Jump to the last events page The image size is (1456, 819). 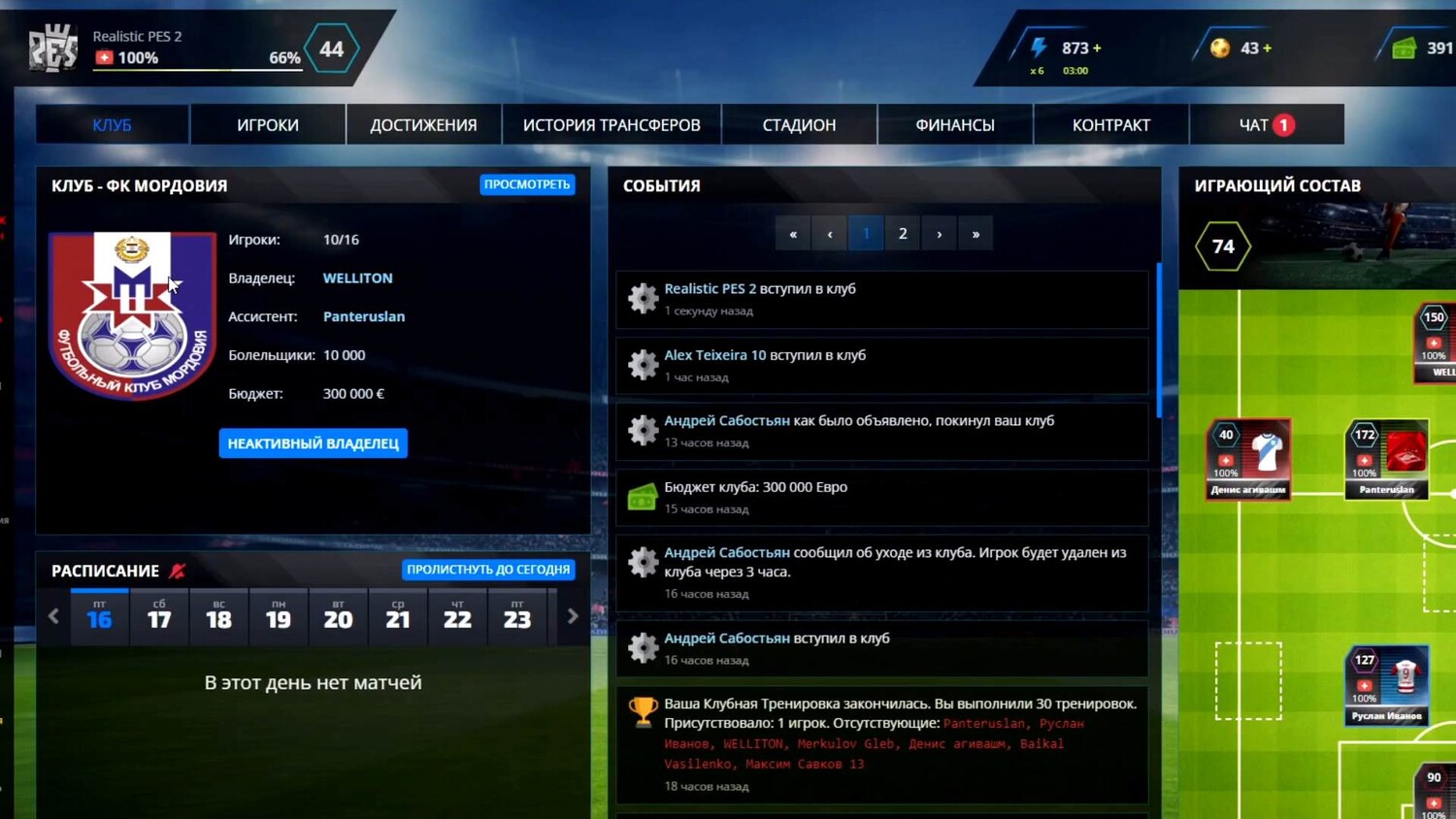click(x=976, y=234)
